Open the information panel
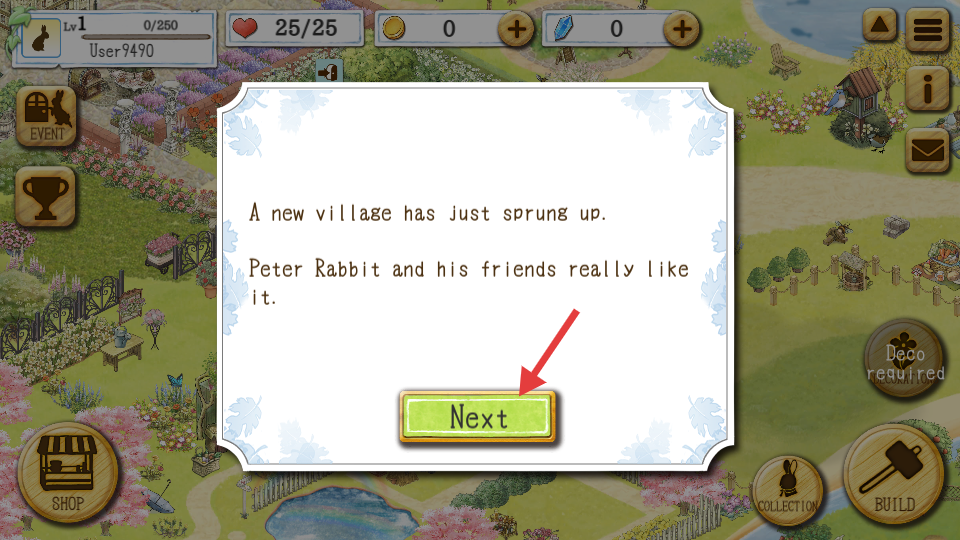Screen dimensions: 960x540 (x=927, y=90)
